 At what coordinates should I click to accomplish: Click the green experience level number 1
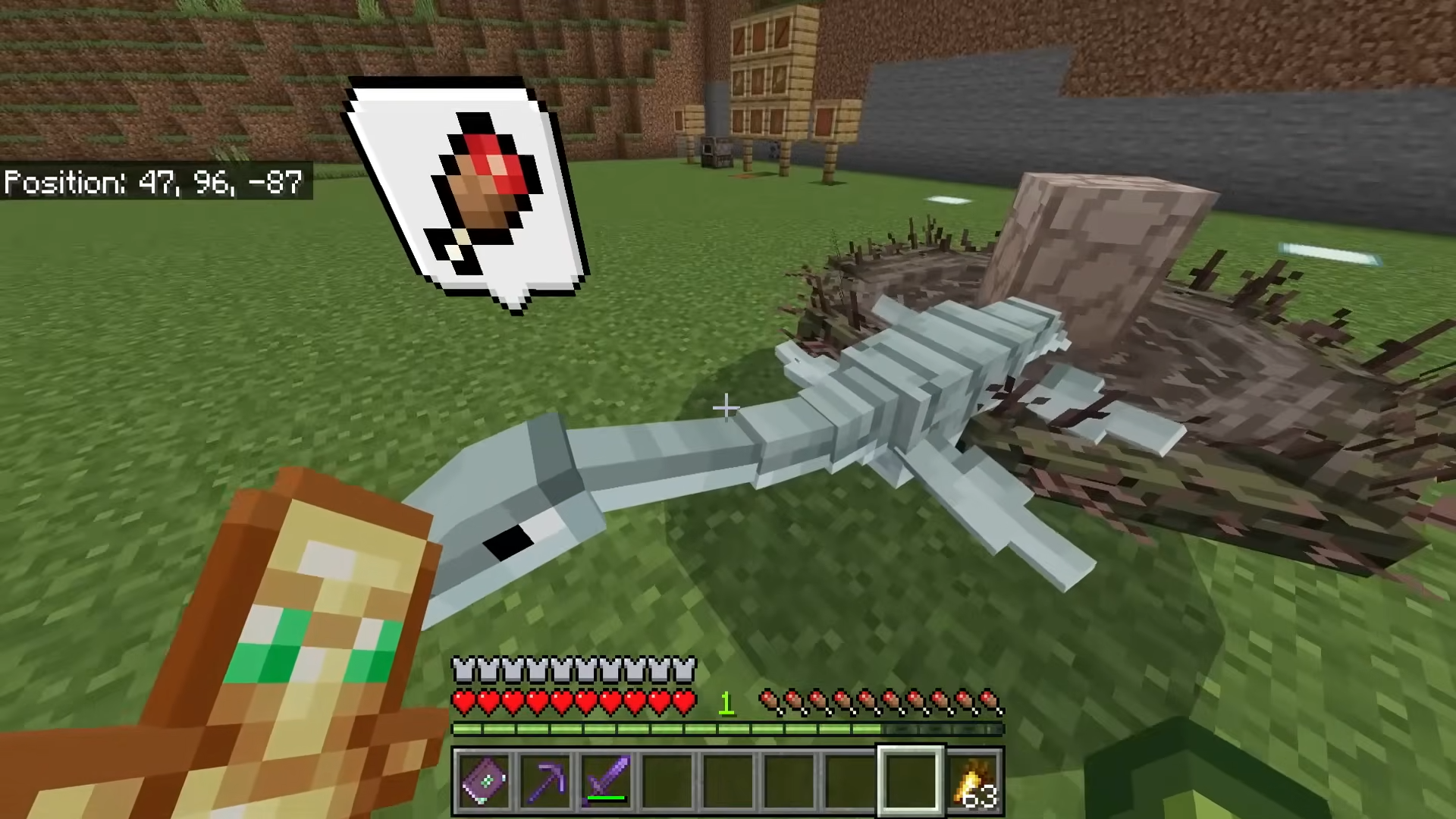(x=726, y=704)
